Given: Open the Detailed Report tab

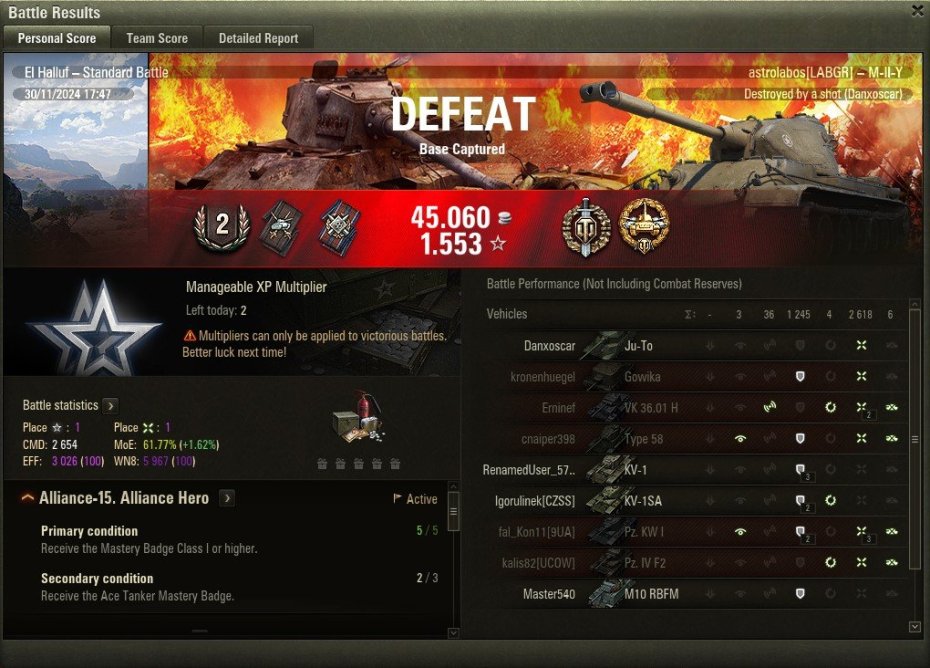Looking at the screenshot, I should click(258, 38).
